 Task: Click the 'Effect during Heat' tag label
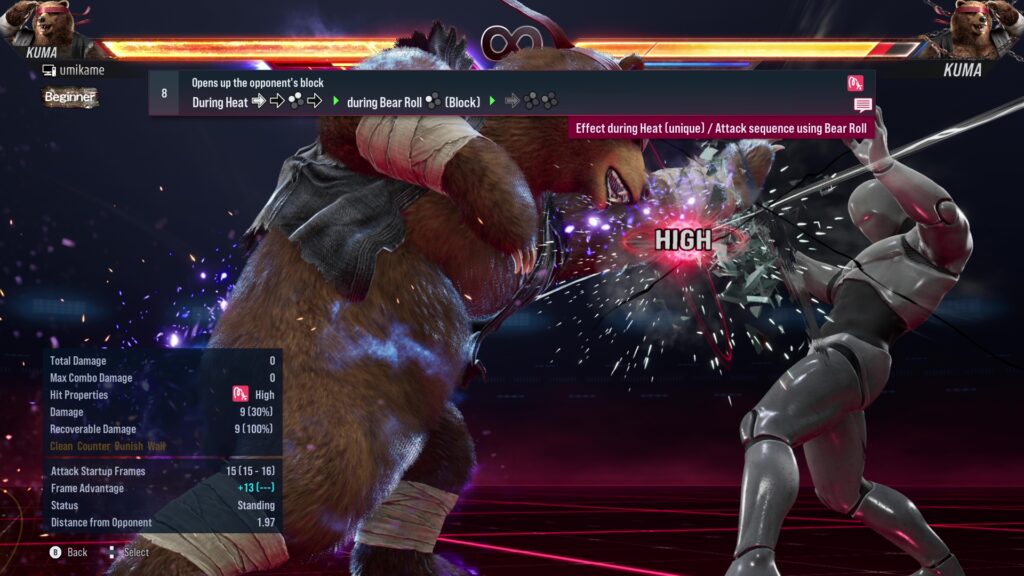[x=720, y=128]
